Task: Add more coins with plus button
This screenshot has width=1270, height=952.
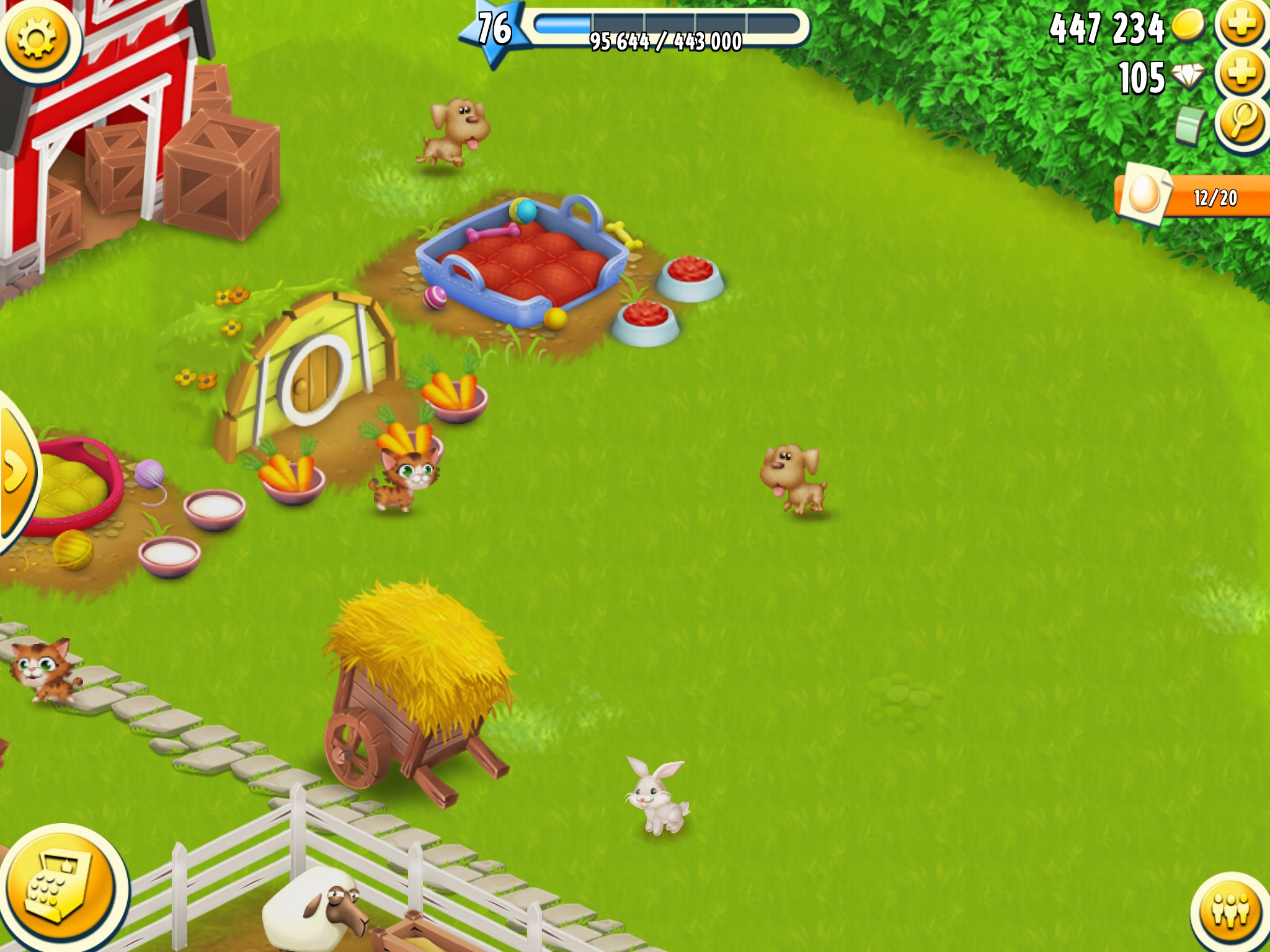Action: coord(1241,25)
